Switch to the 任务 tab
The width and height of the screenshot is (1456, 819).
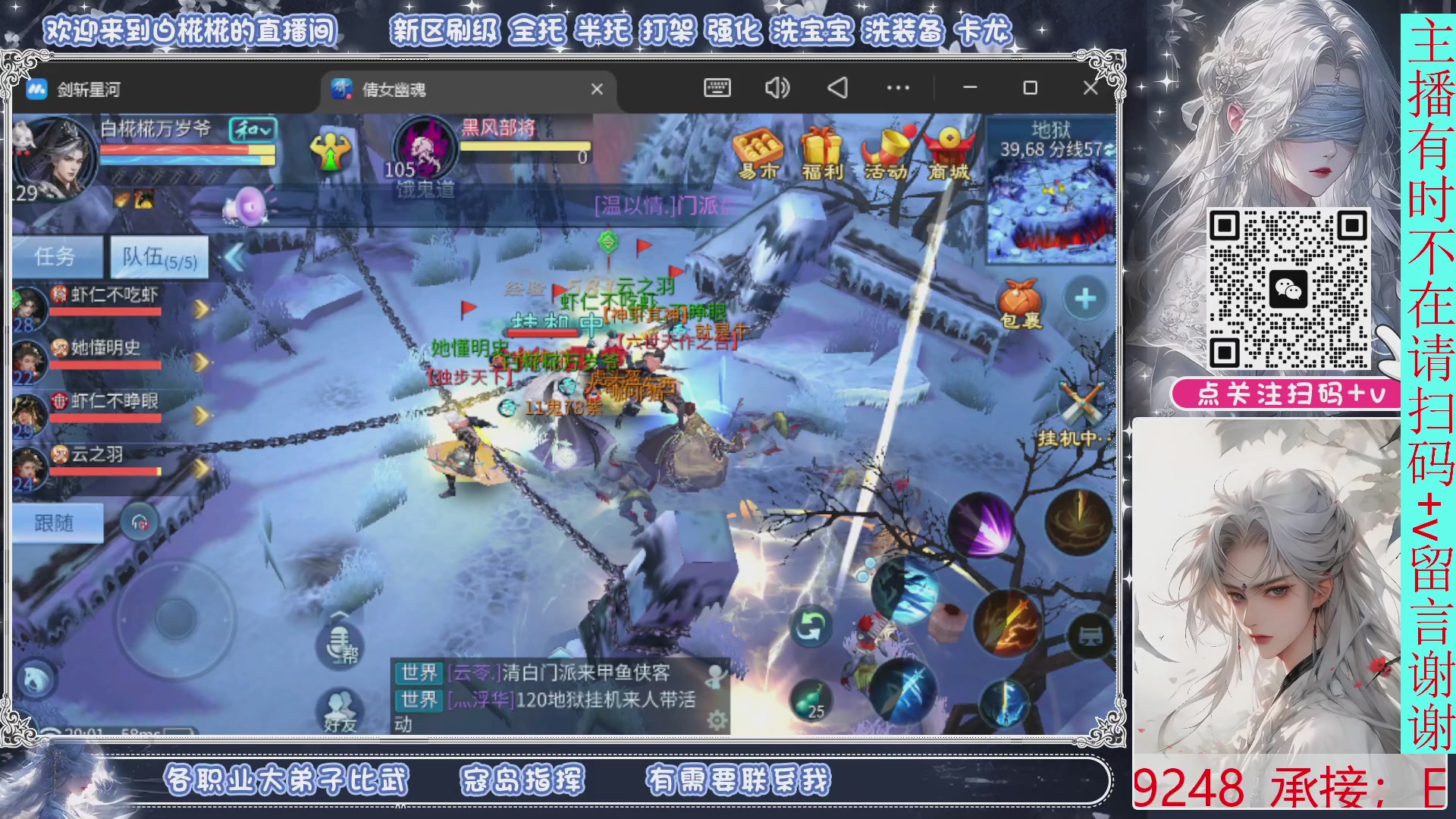tap(56, 257)
